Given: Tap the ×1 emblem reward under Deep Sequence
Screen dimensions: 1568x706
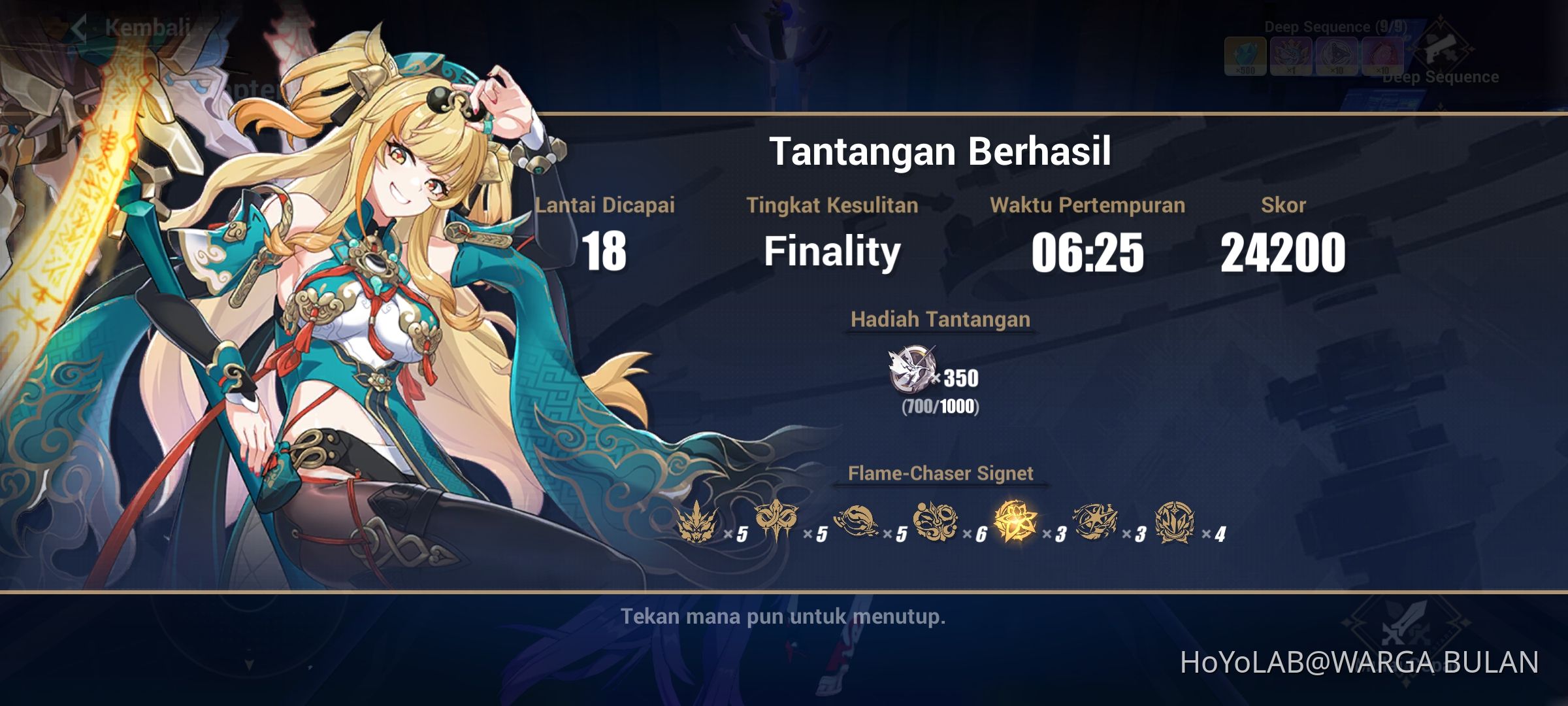Looking at the screenshot, I should click(x=1288, y=54).
